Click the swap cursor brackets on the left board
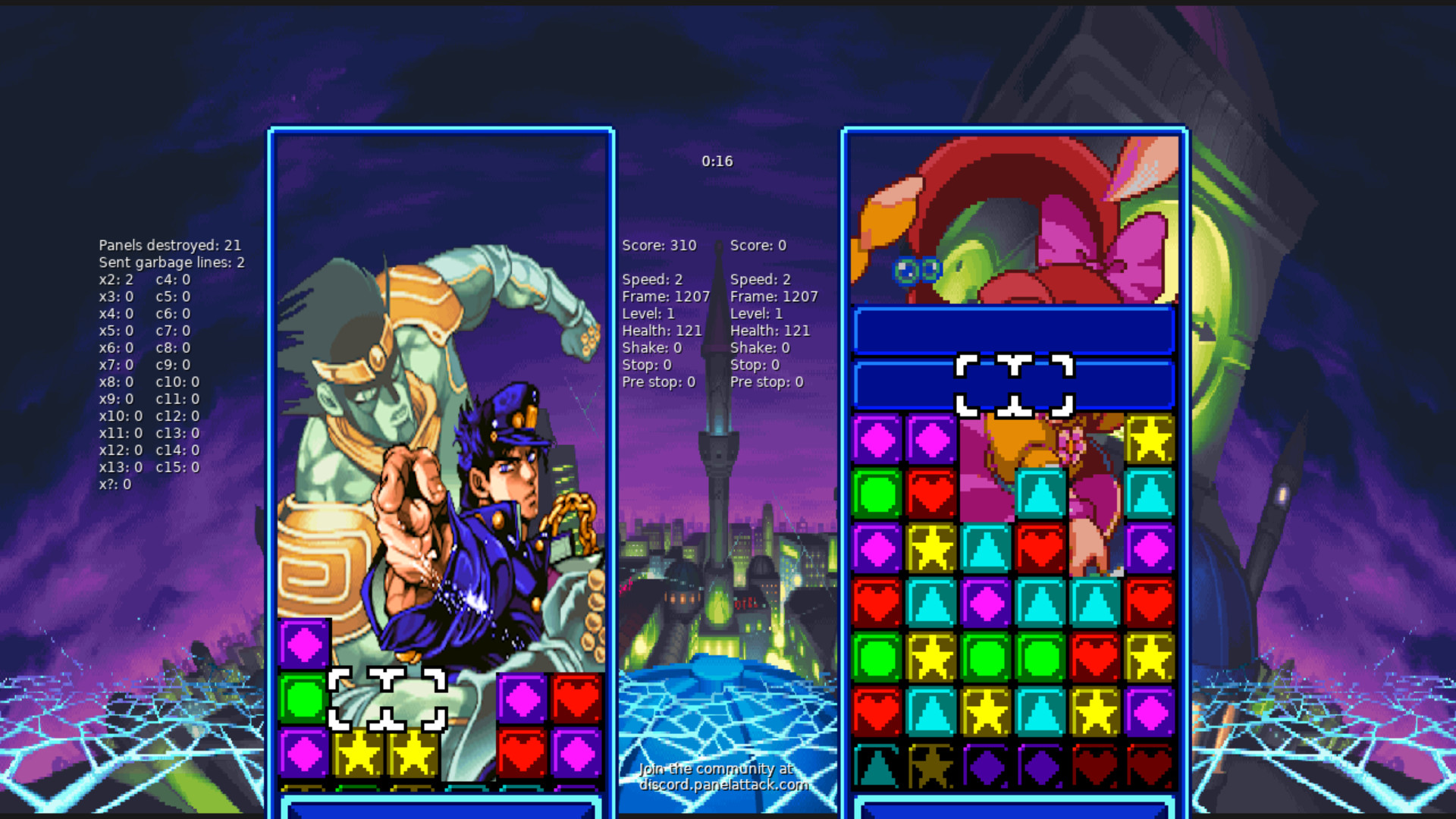The height and width of the screenshot is (819, 1456). pyautogui.click(x=387, y=698)
